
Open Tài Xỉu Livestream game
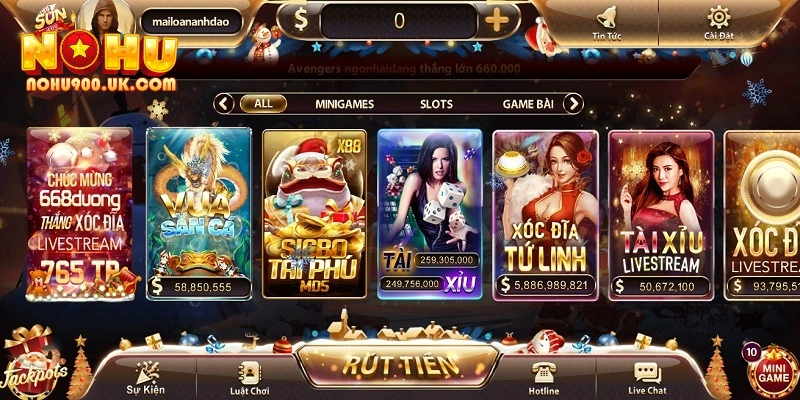[660, 210]
